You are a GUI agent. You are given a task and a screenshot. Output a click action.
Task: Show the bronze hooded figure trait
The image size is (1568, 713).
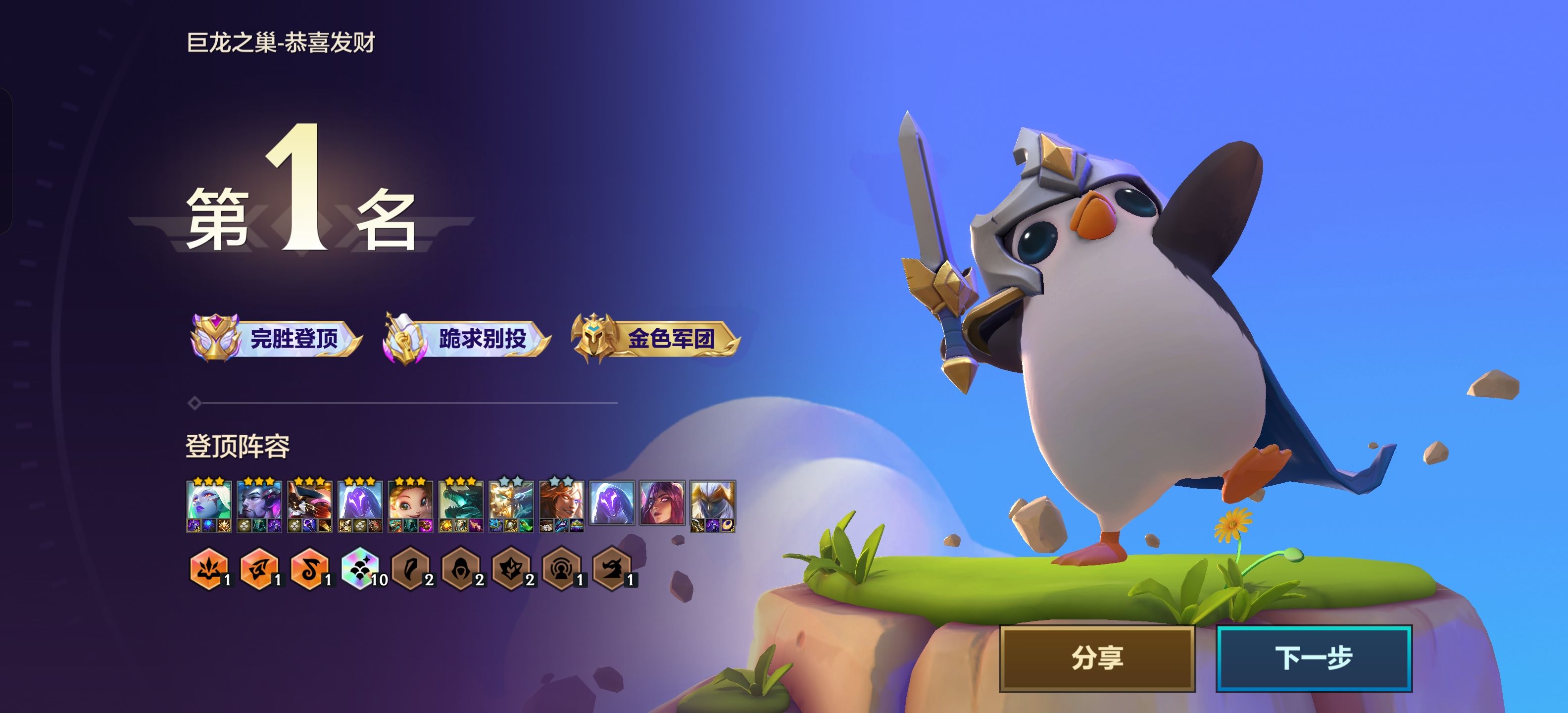pos(461,569)
